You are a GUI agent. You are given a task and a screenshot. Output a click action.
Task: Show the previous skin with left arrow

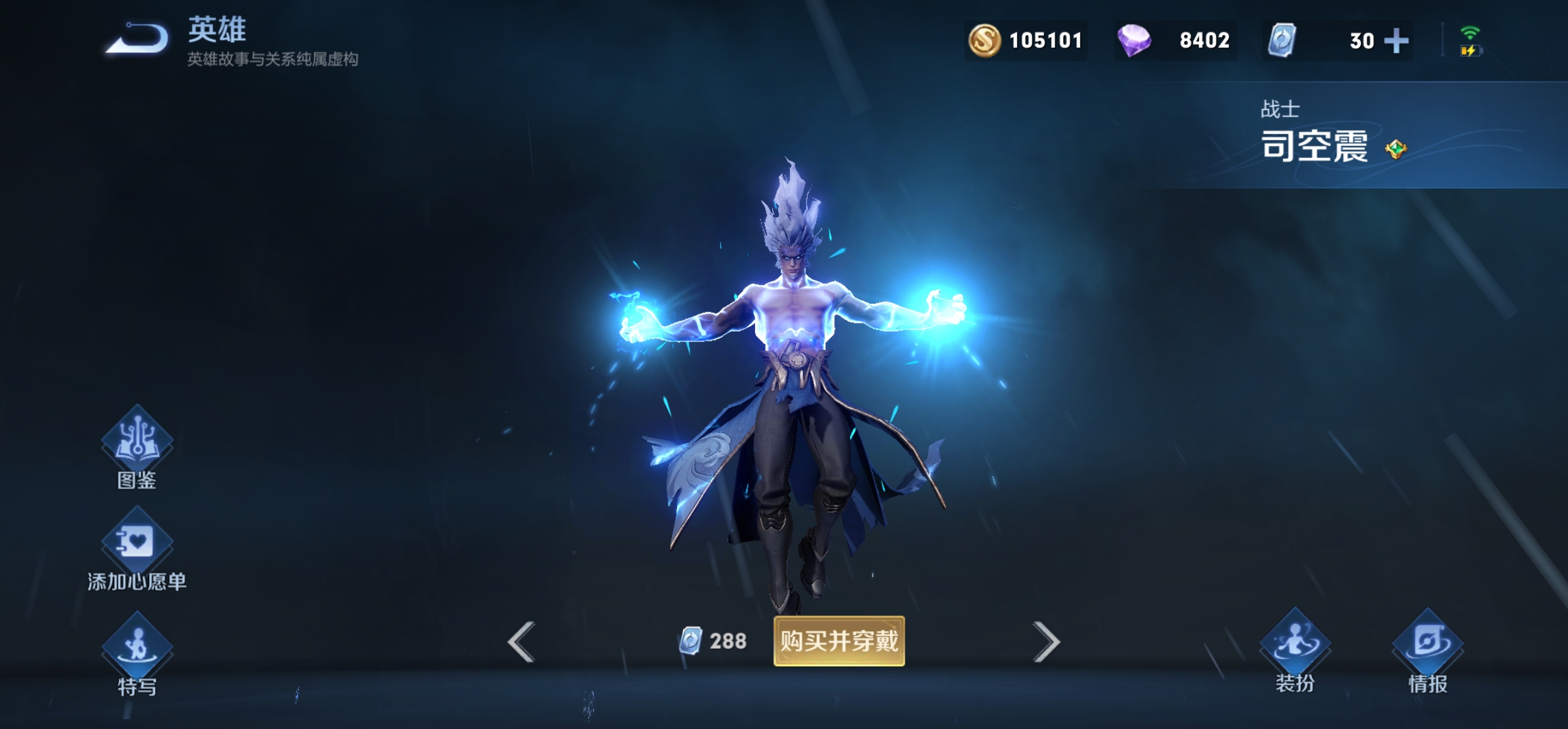tap(521, 642)
